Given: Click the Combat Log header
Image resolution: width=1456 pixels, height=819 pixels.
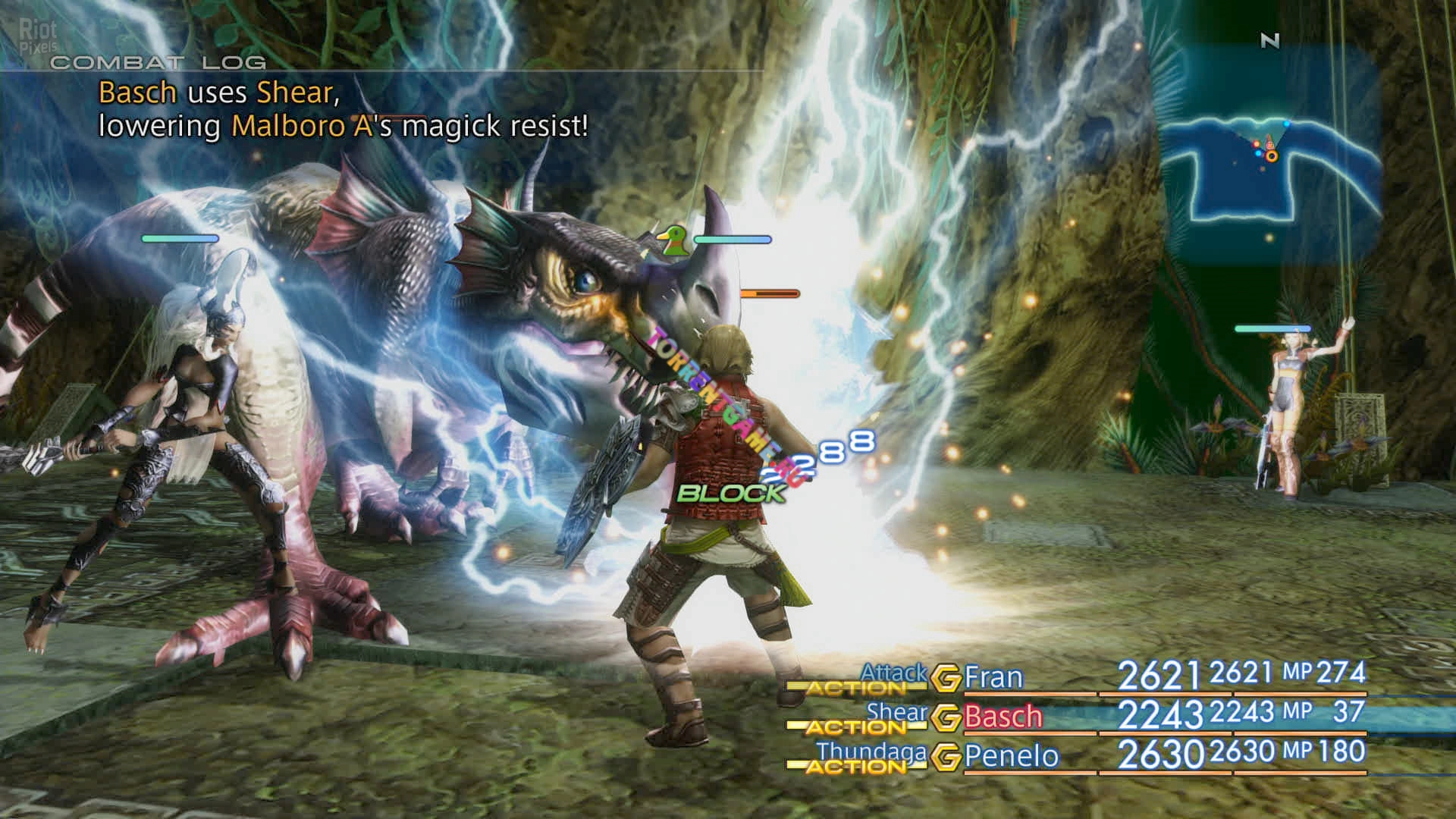Looking at the screenshot, I should (158, 63).
